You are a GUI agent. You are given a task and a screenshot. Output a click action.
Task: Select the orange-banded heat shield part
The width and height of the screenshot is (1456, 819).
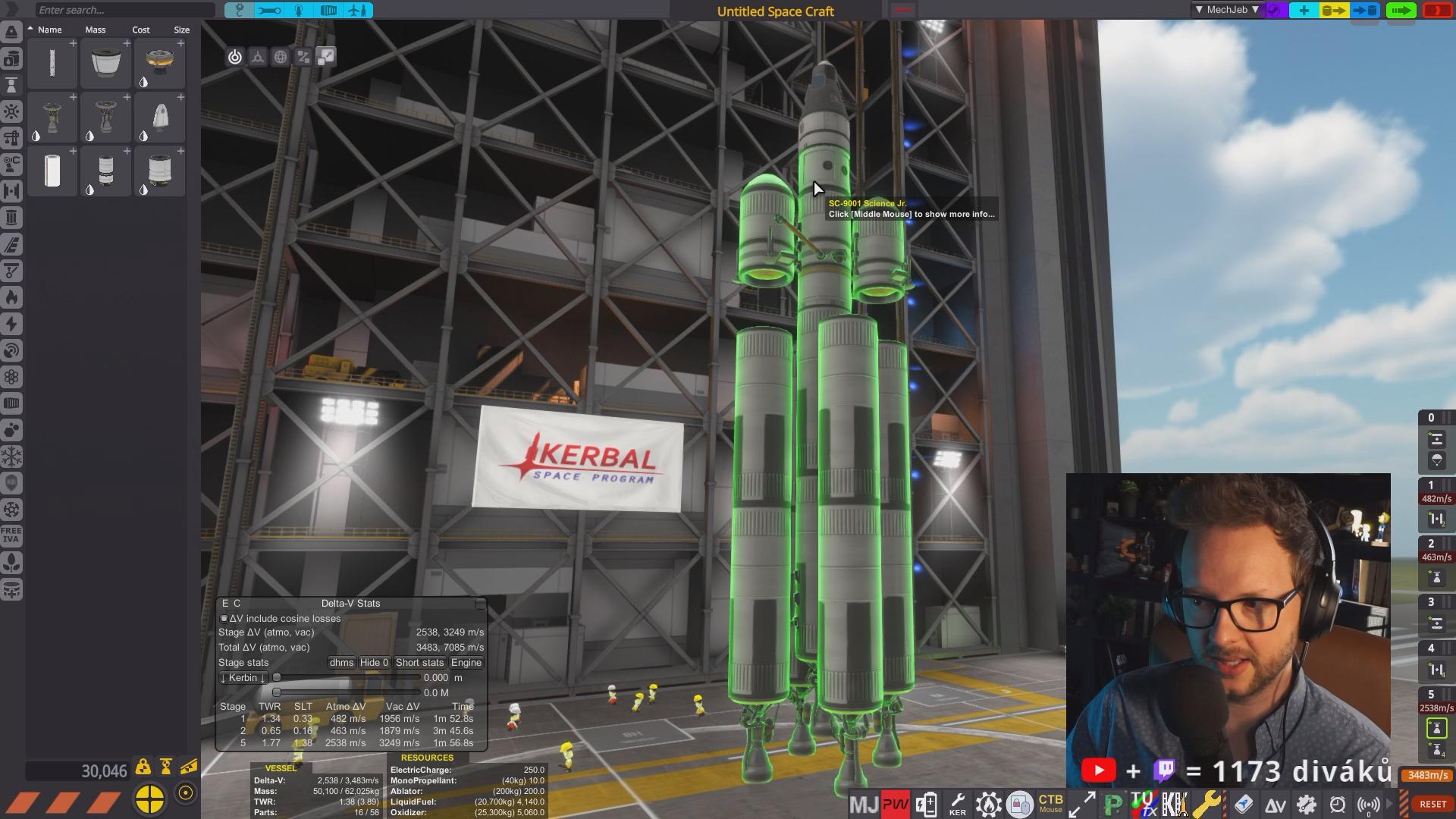tap(159, 63)
